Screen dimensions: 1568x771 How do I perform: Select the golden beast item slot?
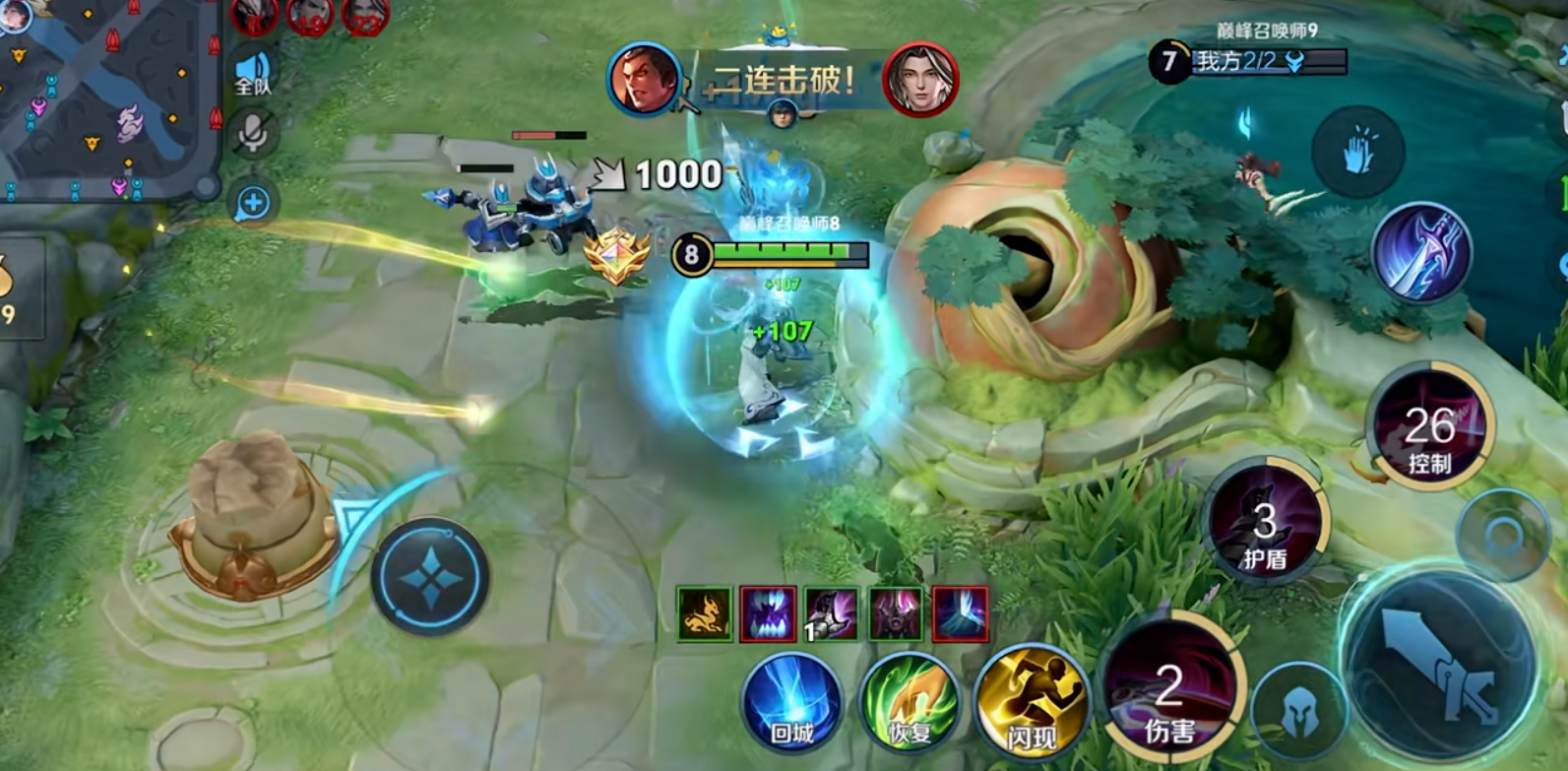705,613
